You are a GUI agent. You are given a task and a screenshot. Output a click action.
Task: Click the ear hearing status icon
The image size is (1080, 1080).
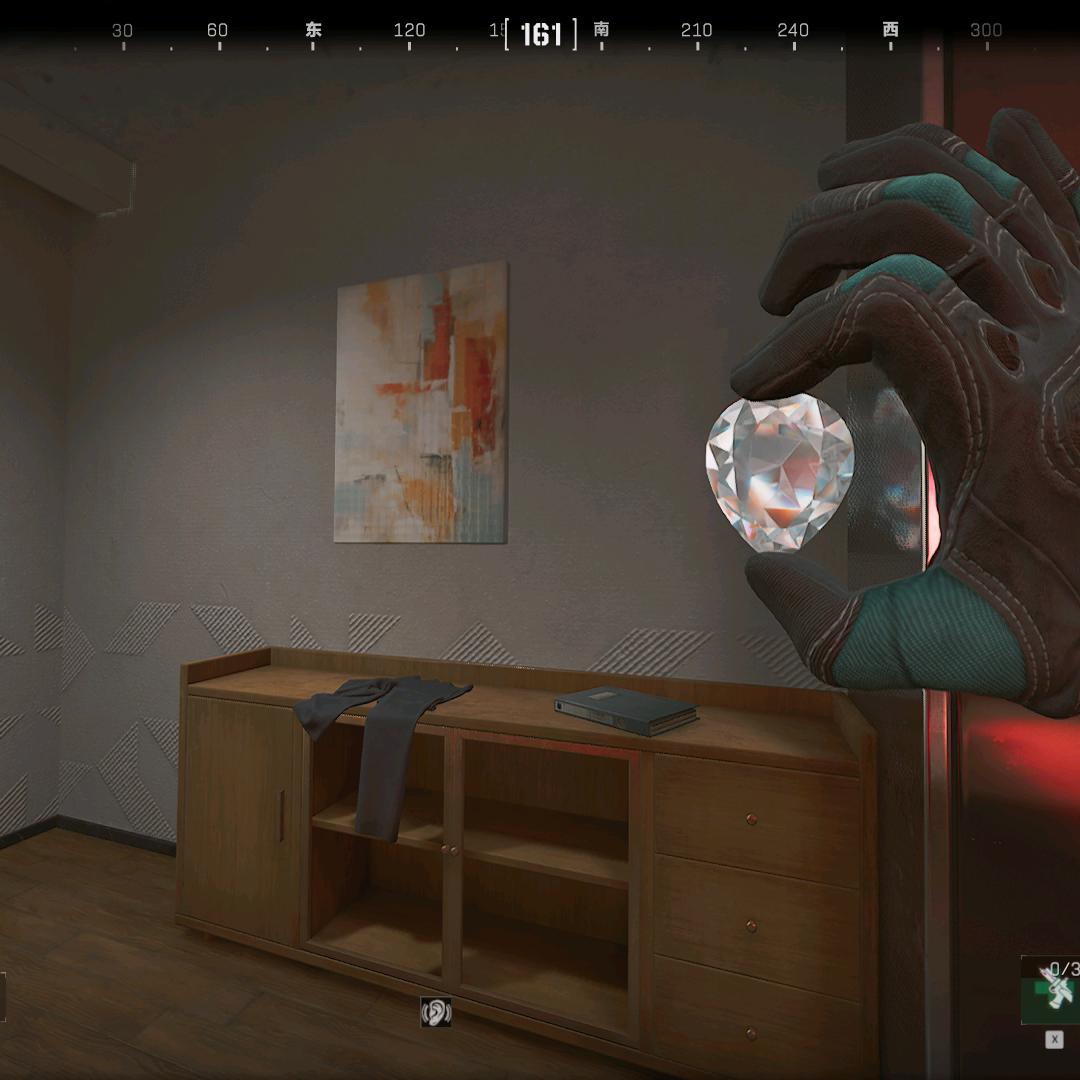point(436,1012)
